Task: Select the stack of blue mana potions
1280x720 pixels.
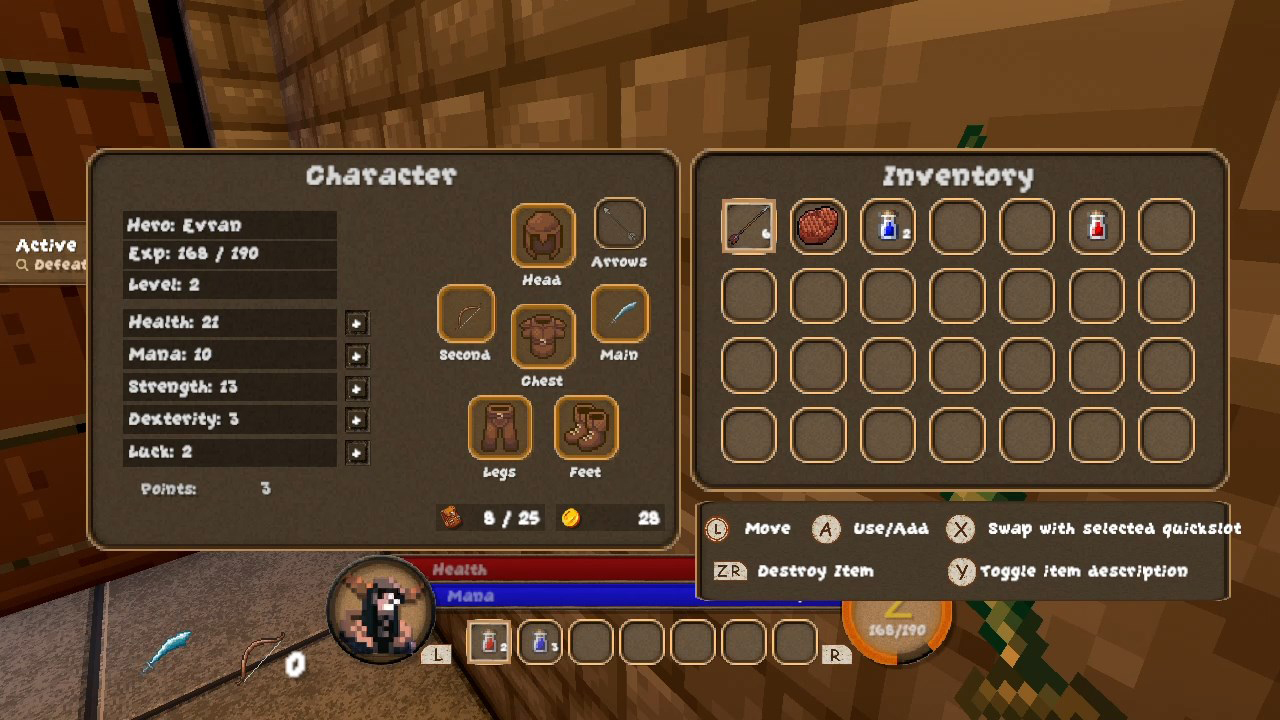Action: 887,226
